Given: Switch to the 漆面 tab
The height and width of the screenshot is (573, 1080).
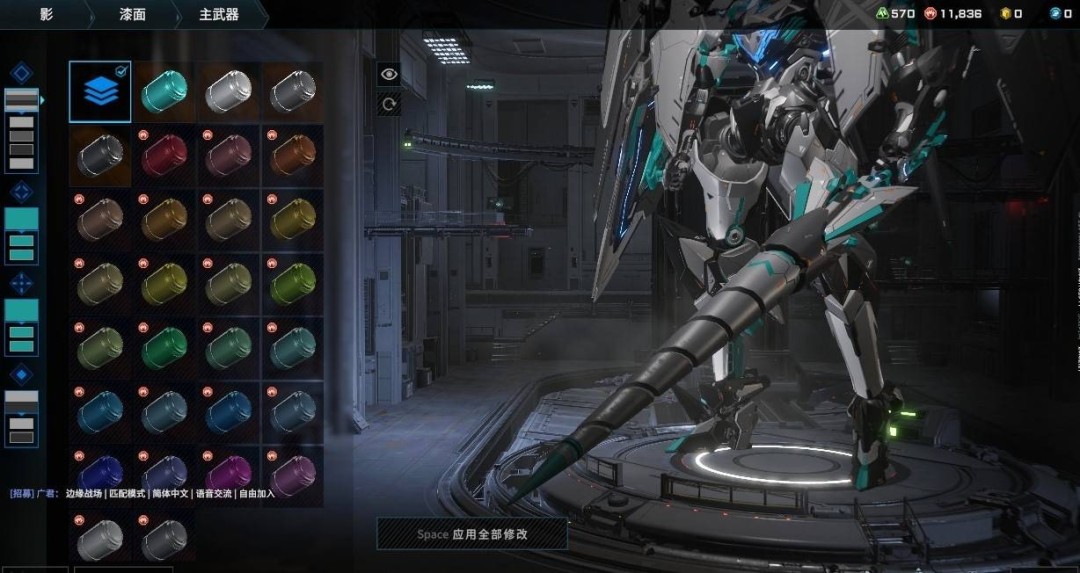Looking at the screenshot, I should click(x=134, y=14).
